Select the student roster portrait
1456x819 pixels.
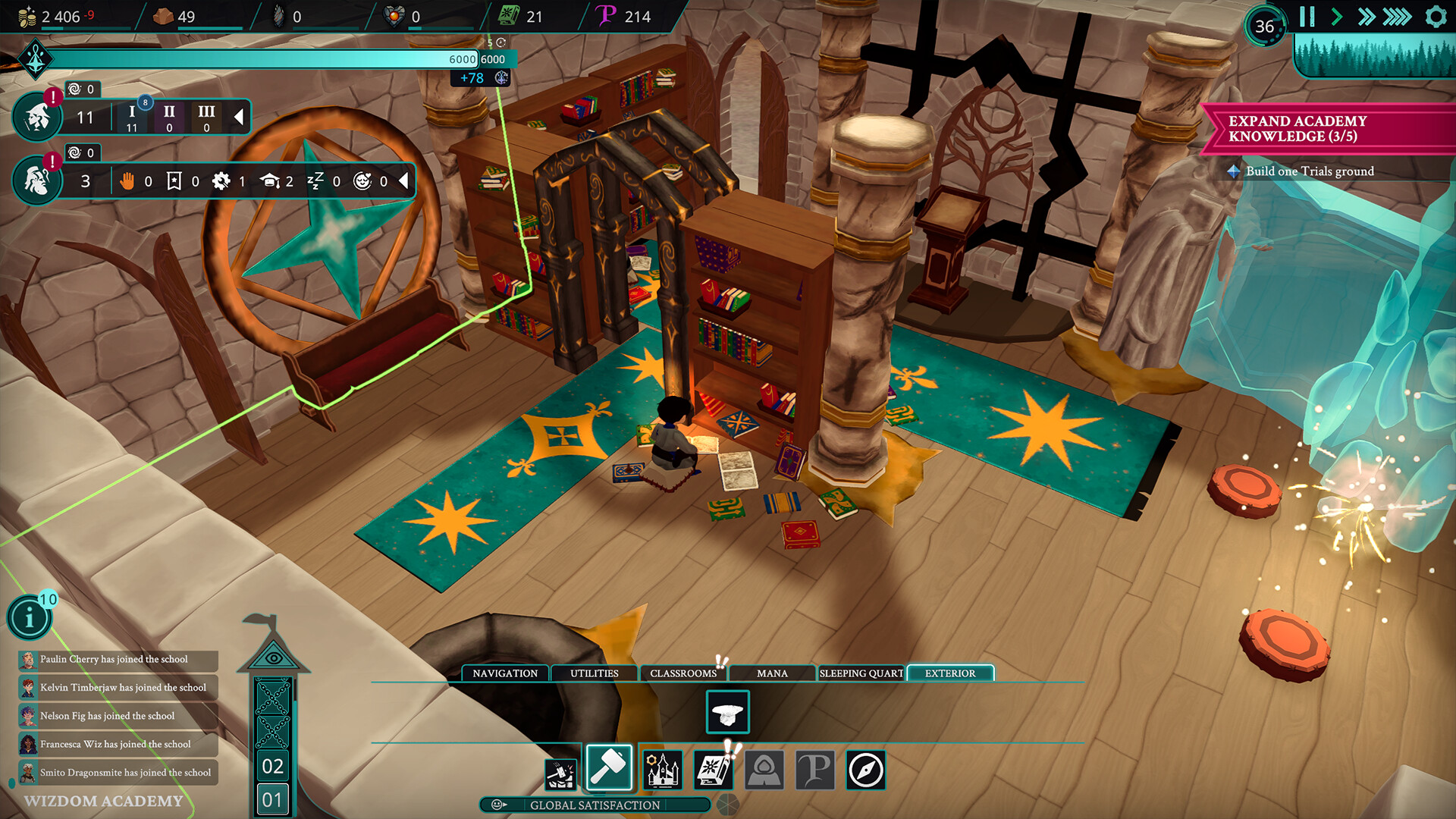[36, 180]
